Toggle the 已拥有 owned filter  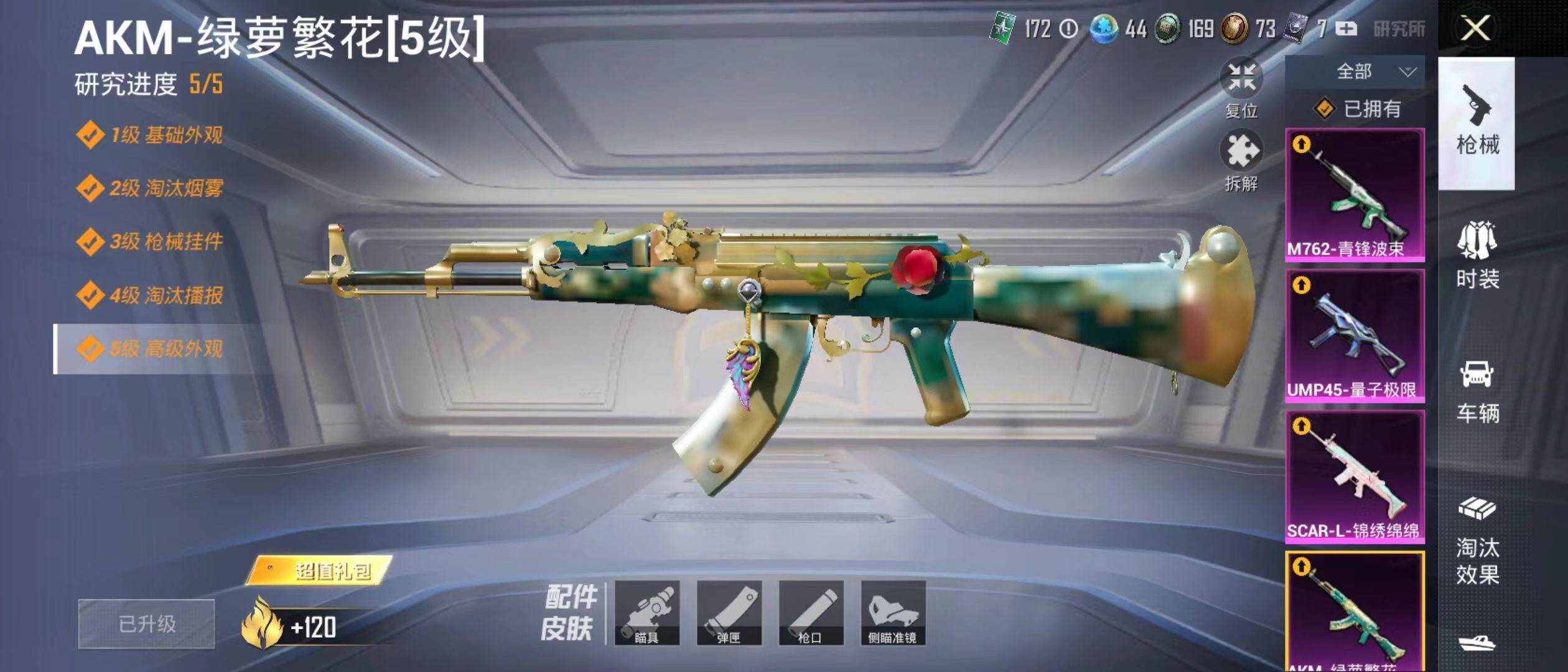(1357, 110)
